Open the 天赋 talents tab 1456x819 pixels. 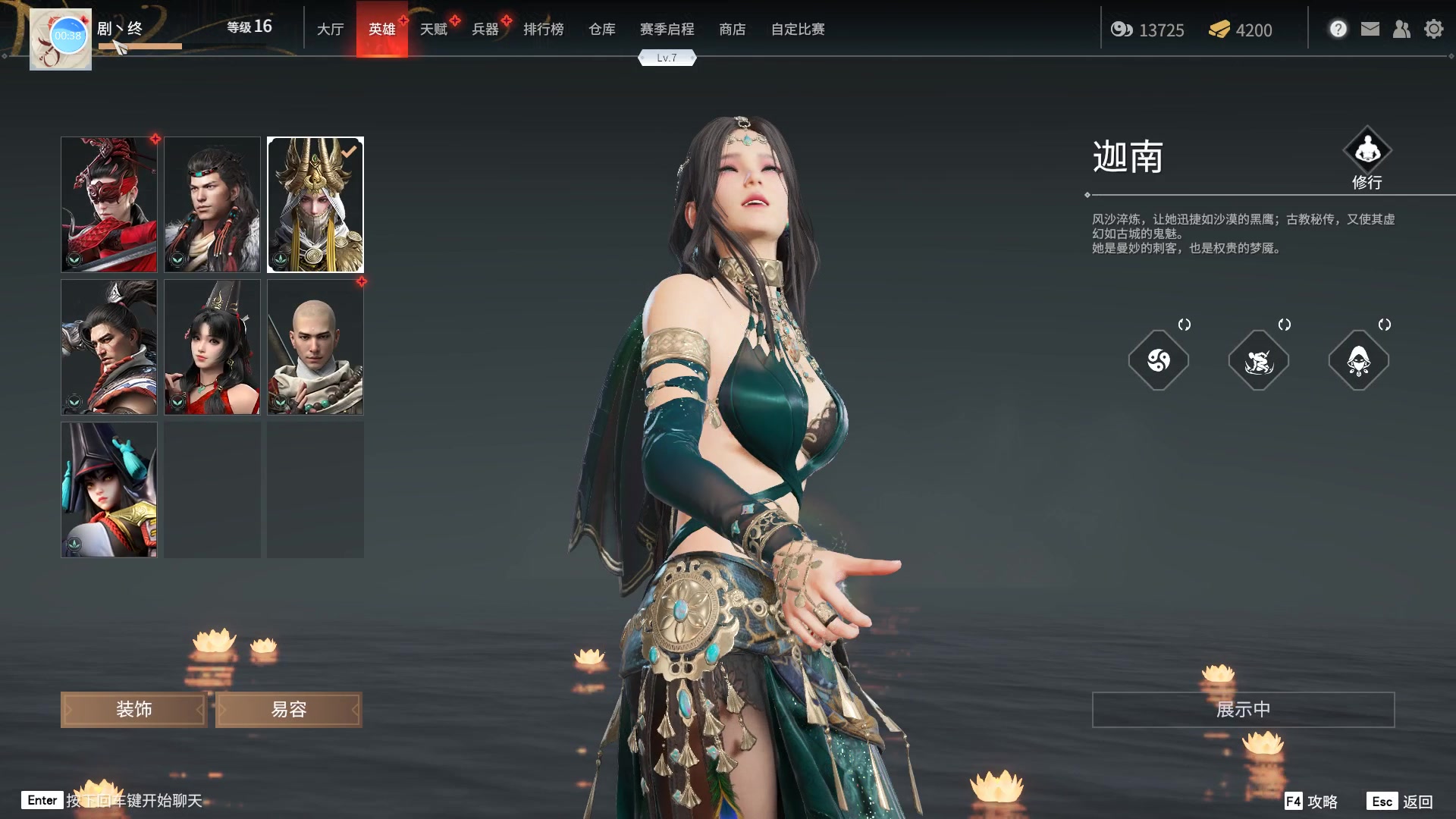click(x=434, y=29)
